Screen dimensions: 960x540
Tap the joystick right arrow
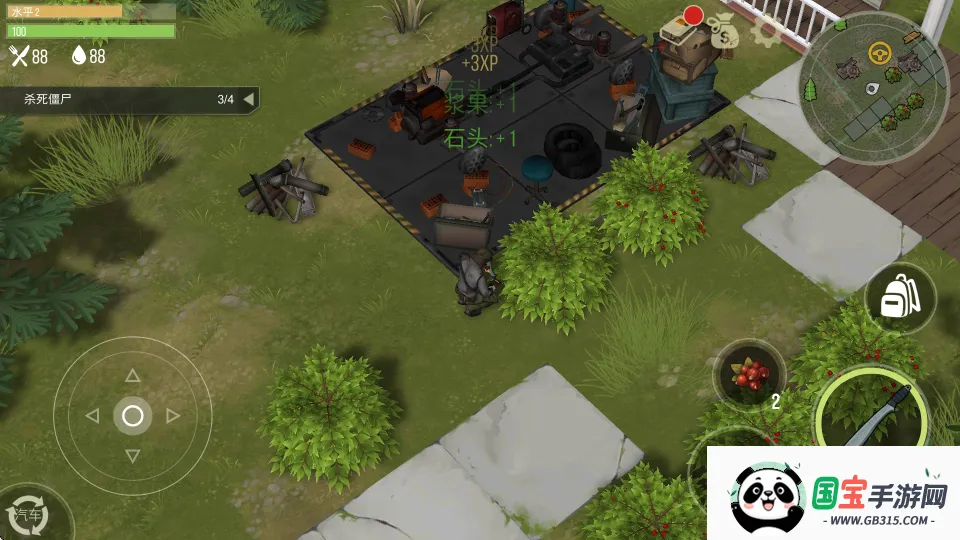pos(173,416)
